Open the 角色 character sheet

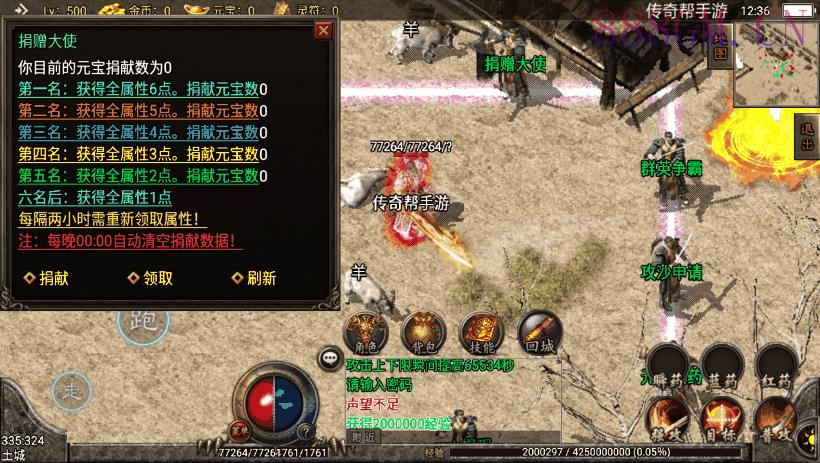tap(363, 333)
